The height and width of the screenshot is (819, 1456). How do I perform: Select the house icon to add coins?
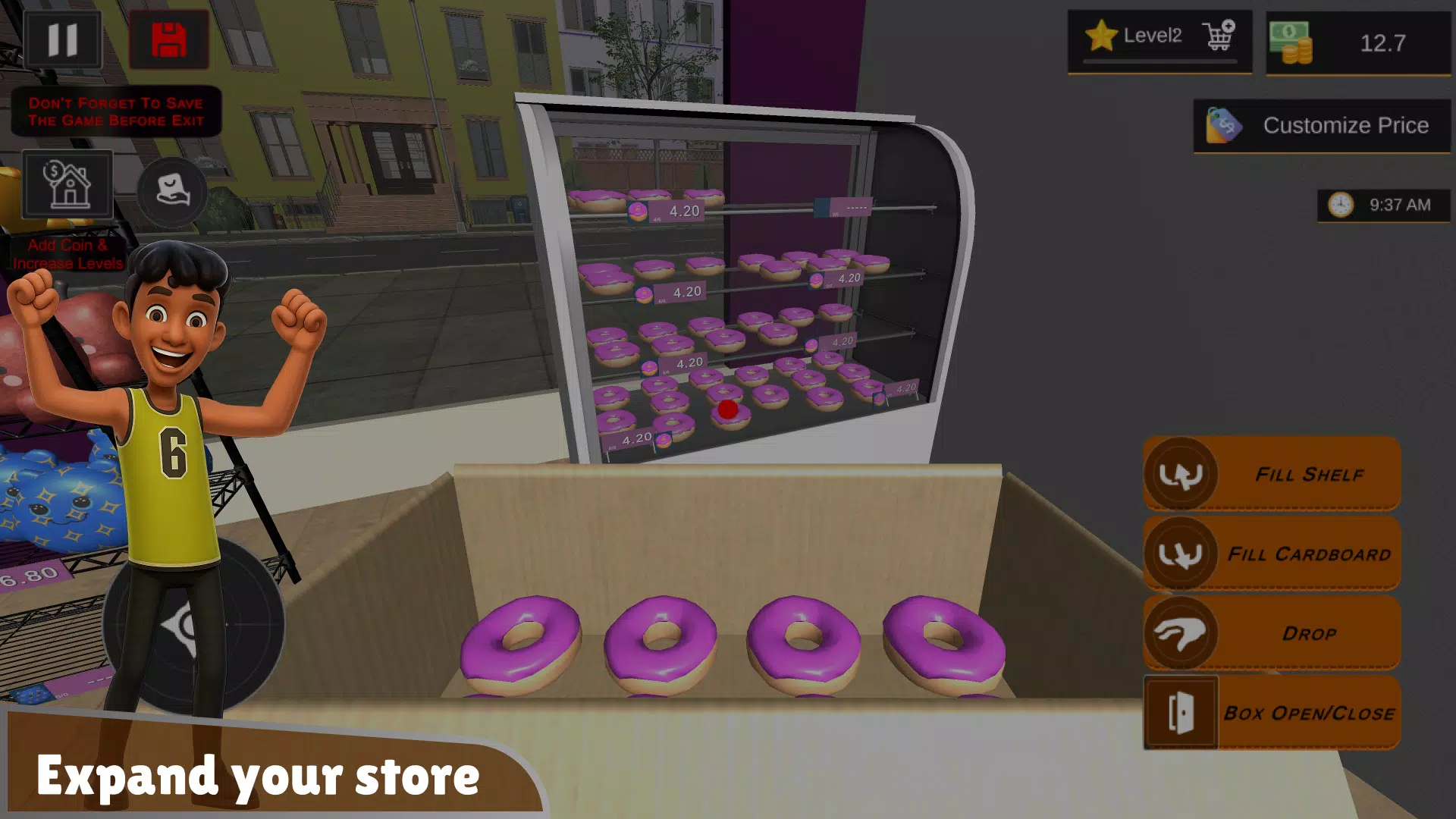(67, 184)
